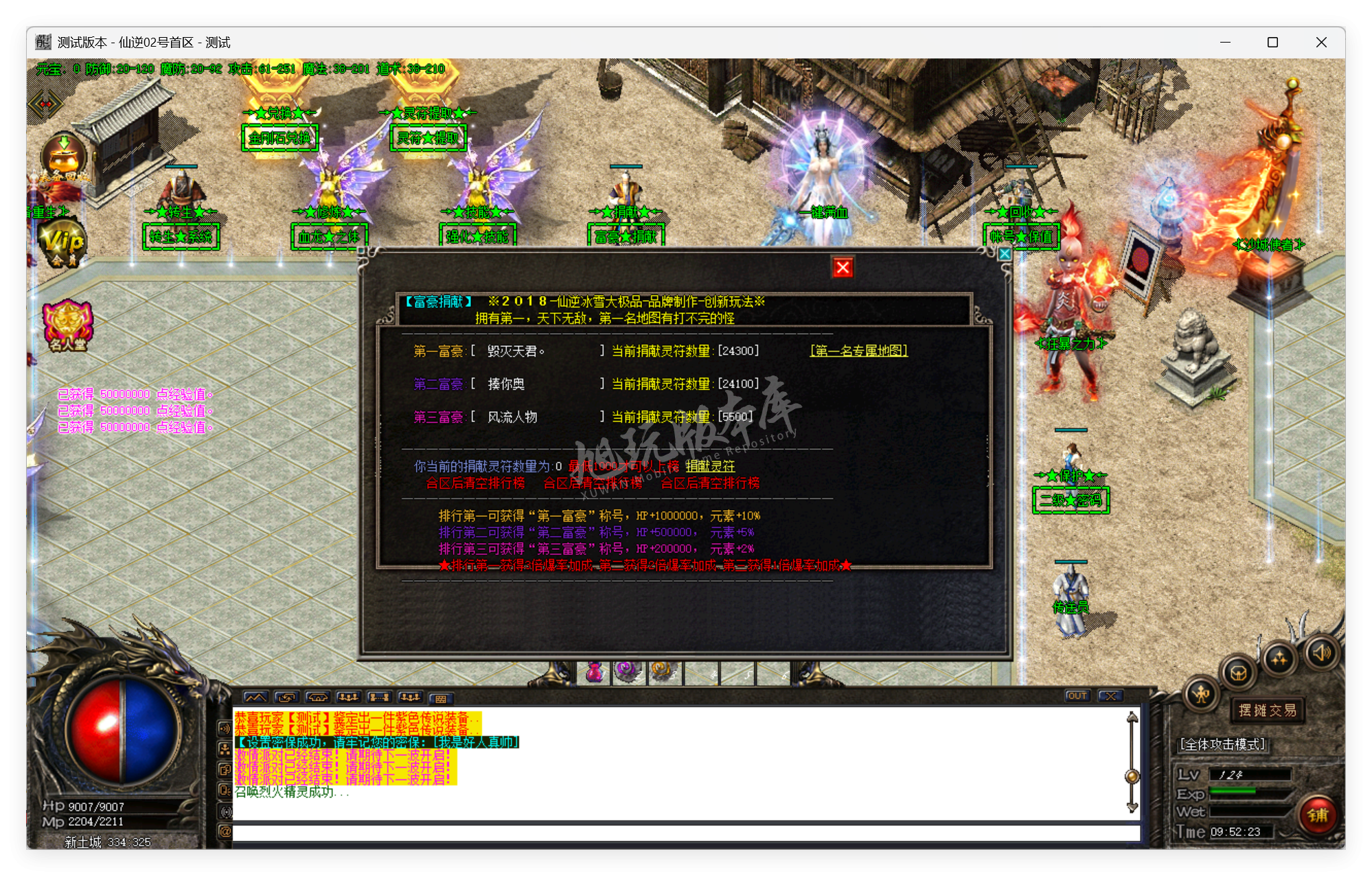Click the speaker sound icon near the minimap
The width and height of the screenshot is (1372, 876).
[1322, 652]
